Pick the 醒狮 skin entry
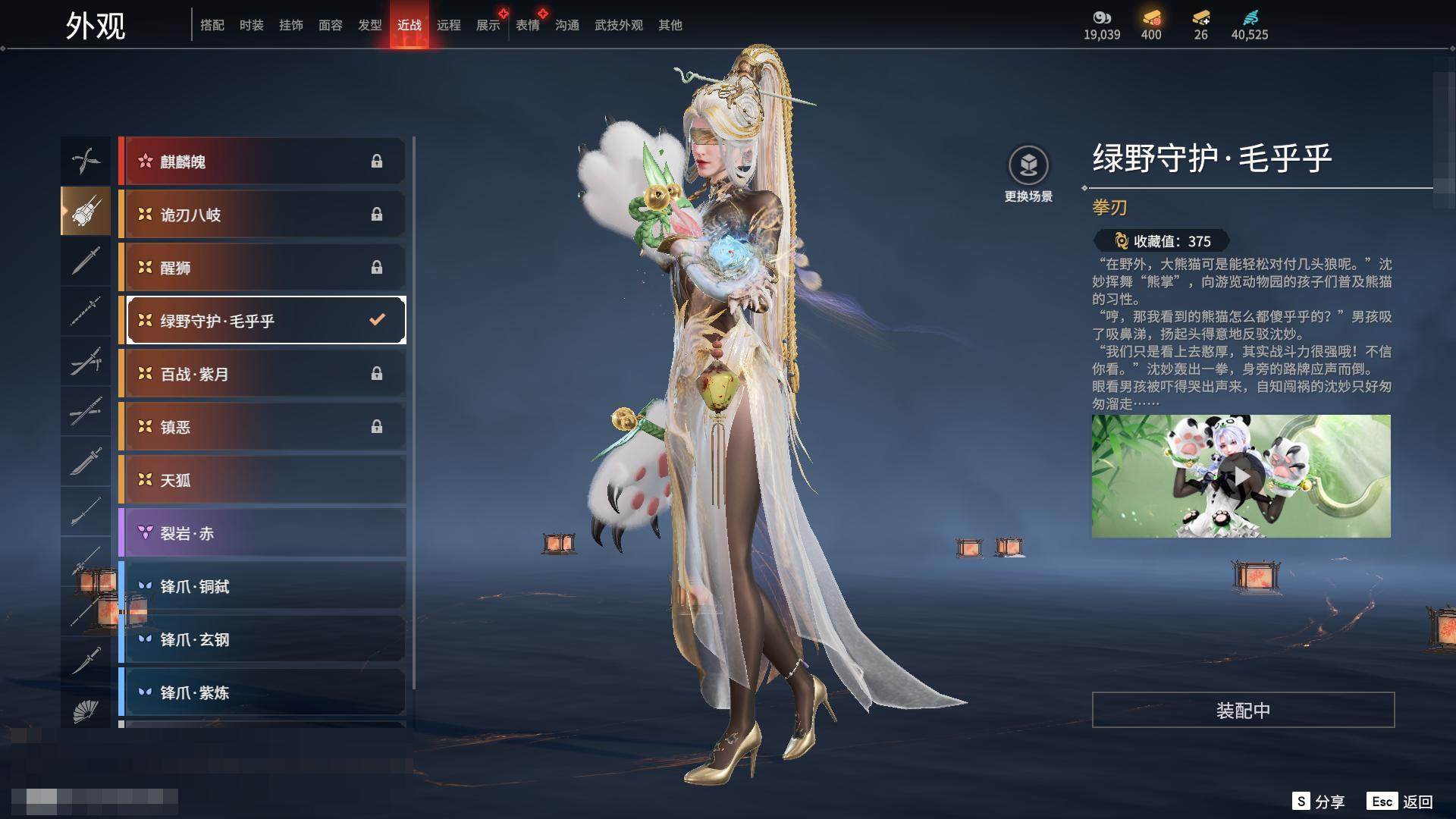Screen dimensions: 1456x819 tap(262, 268)
